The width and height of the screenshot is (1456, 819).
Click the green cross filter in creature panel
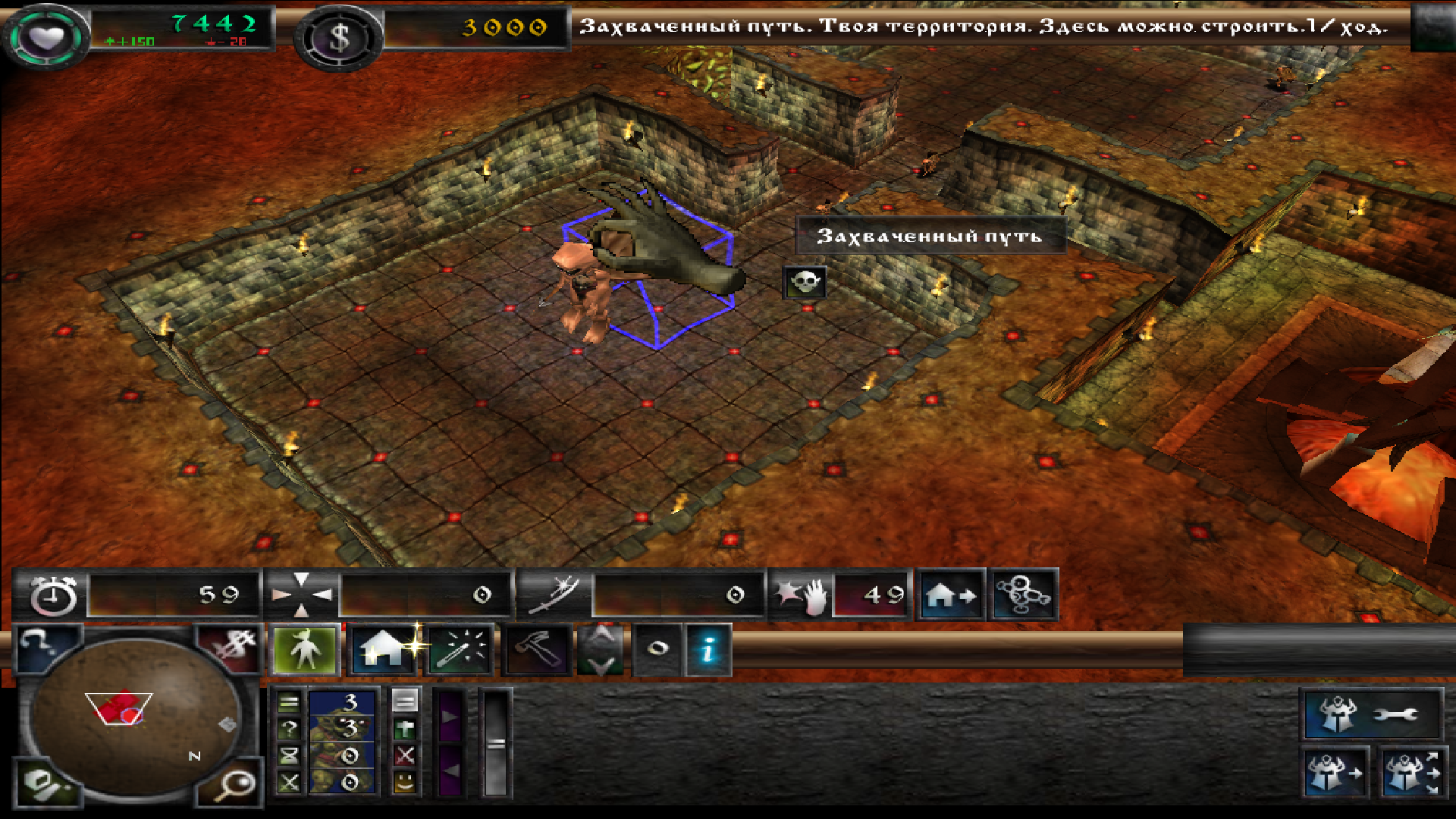[405, 730]
